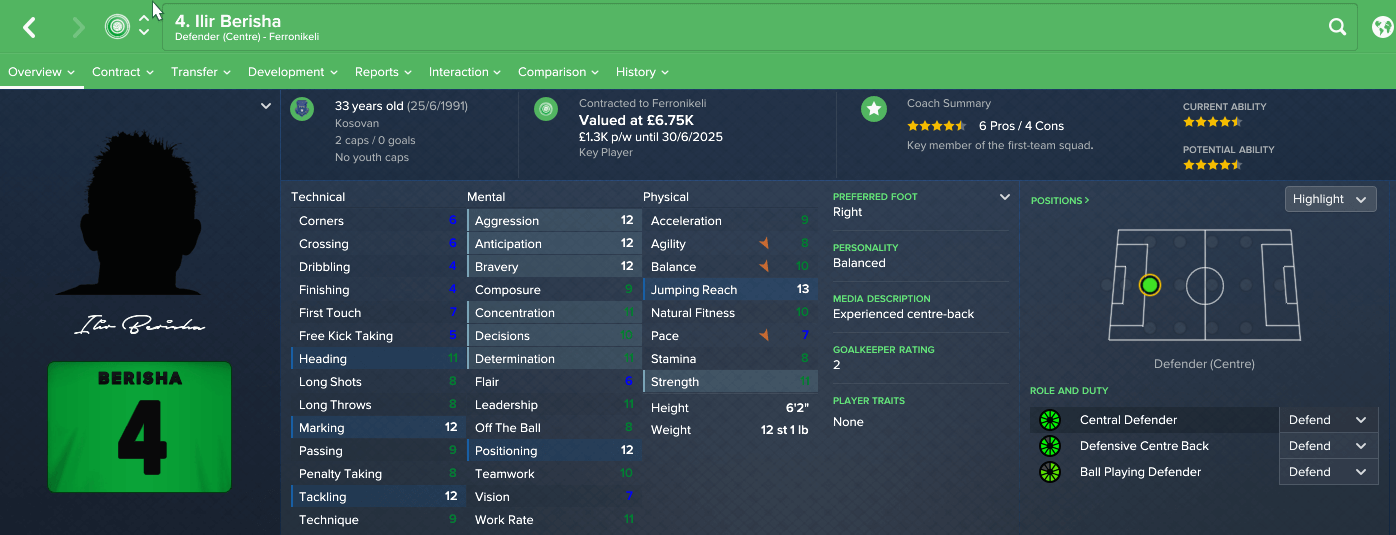Open the Reports menu
Screen dimensions: 1396x535
pyautogui.click(x=383, y=72)
